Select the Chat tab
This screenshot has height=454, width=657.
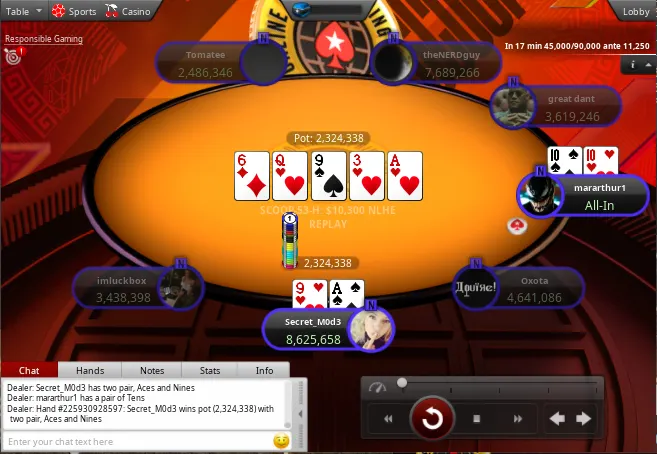[29, 371]
